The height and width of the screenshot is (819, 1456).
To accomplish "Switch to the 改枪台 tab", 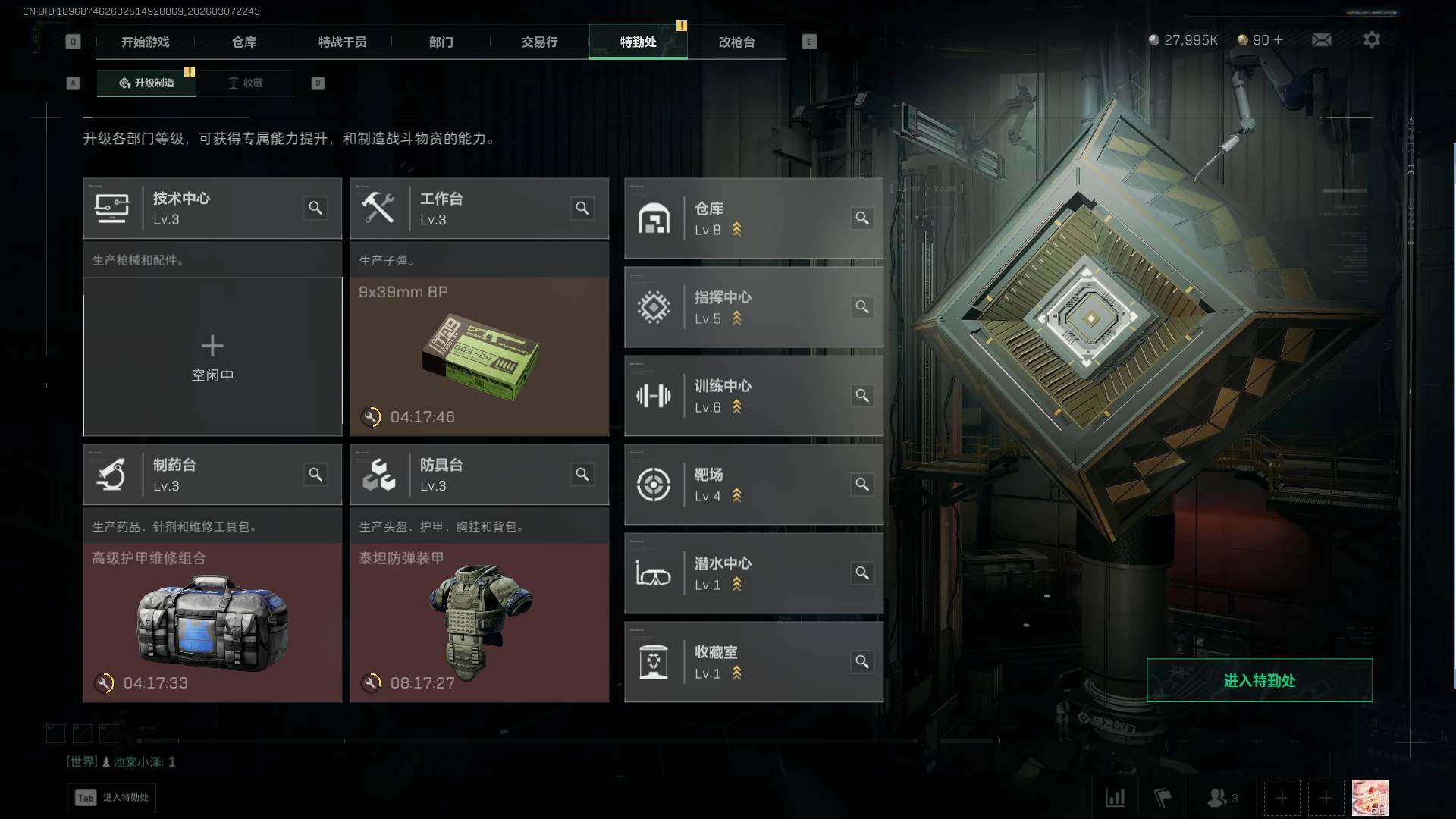I will [x=736, y=42].
